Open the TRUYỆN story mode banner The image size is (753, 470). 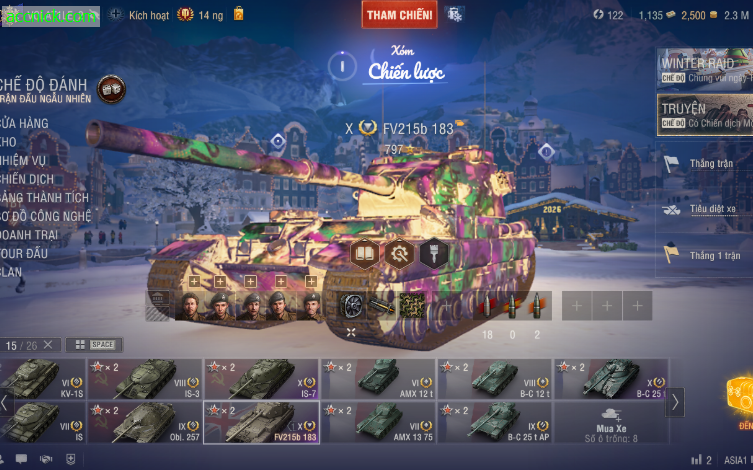(704, 115)
